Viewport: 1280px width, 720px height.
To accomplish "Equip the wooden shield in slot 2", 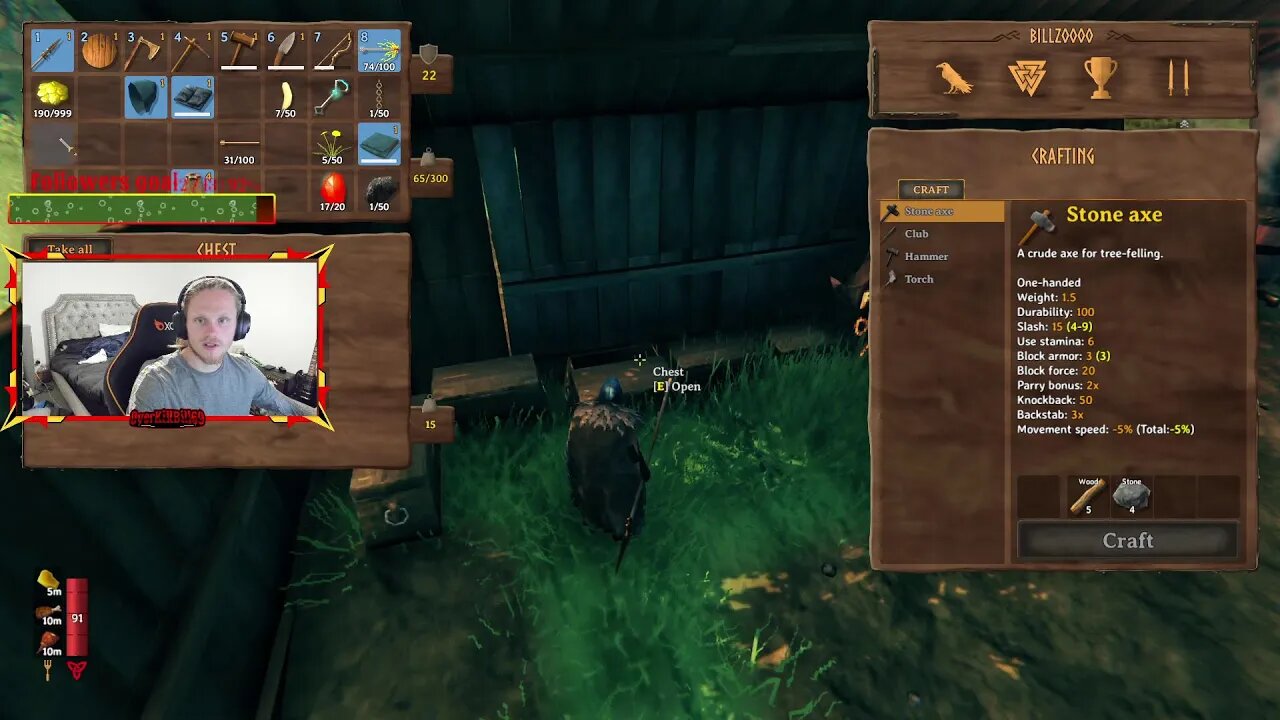I will pyautogui.click(x=97, y=48).
